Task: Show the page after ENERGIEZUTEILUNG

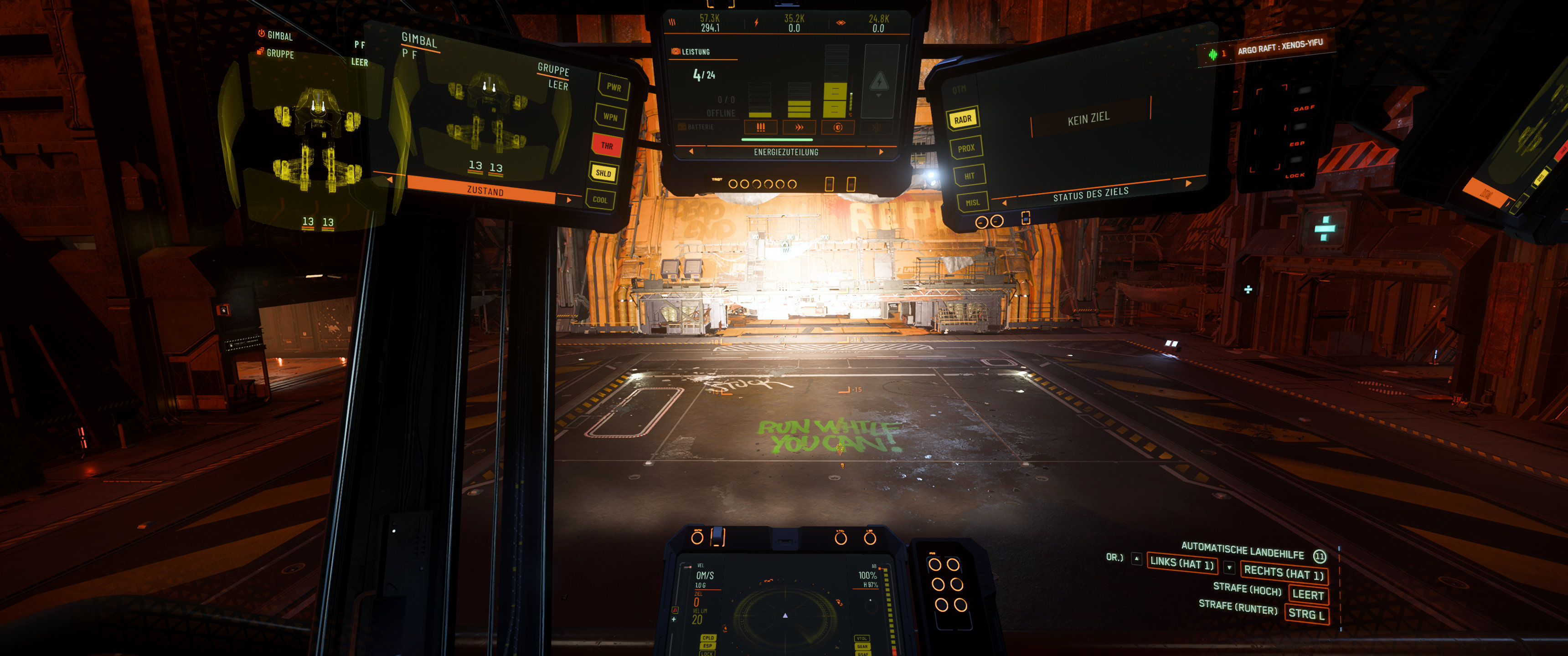Action: (881, 152)
